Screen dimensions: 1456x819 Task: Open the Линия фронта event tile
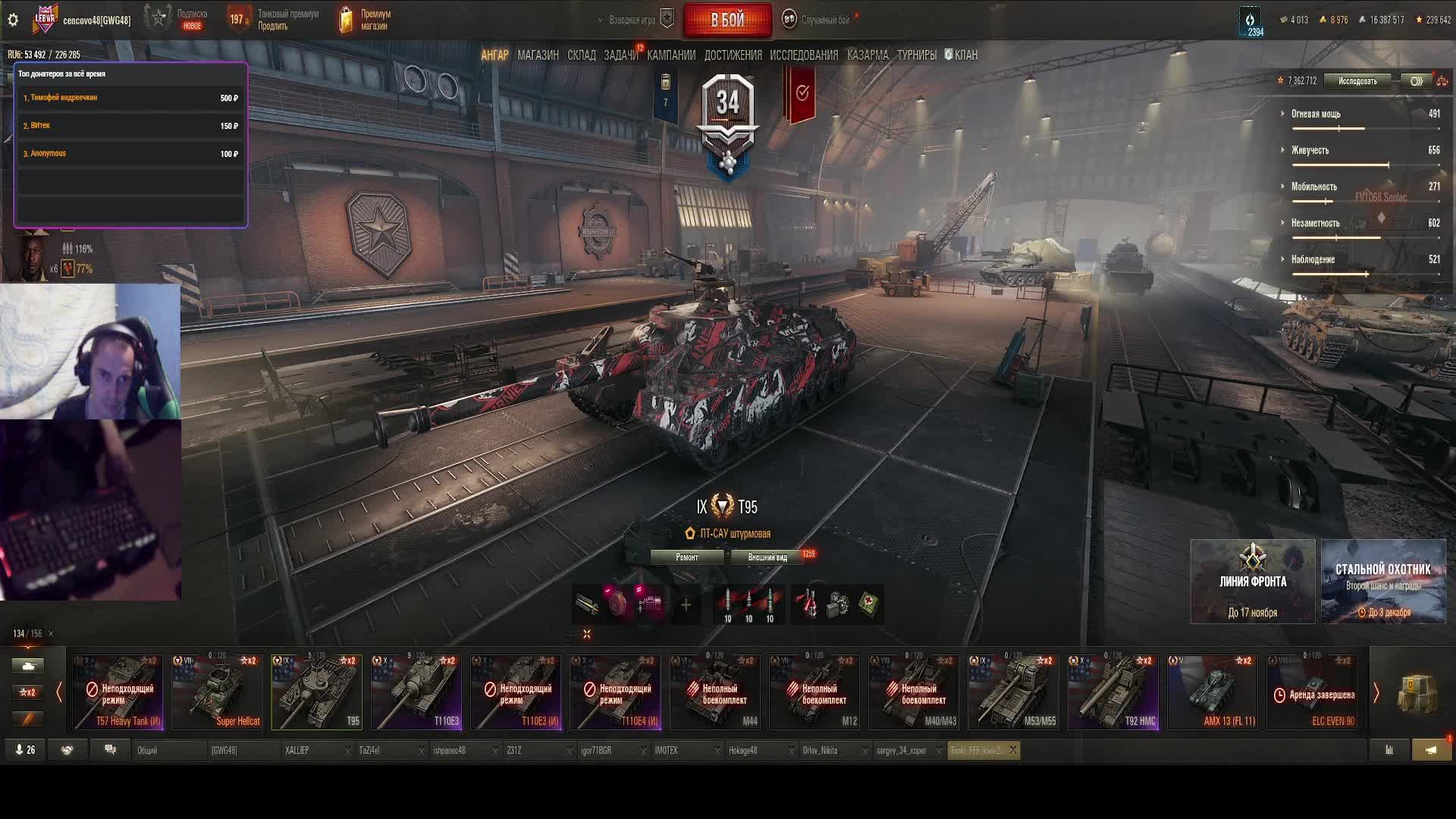[1253, 582]
